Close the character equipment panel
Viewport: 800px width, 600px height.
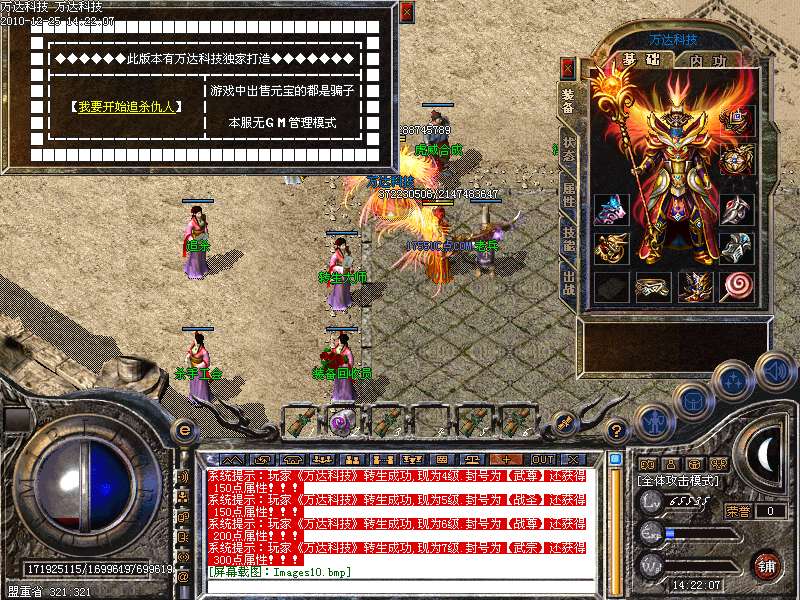click(x=568, y=68)
